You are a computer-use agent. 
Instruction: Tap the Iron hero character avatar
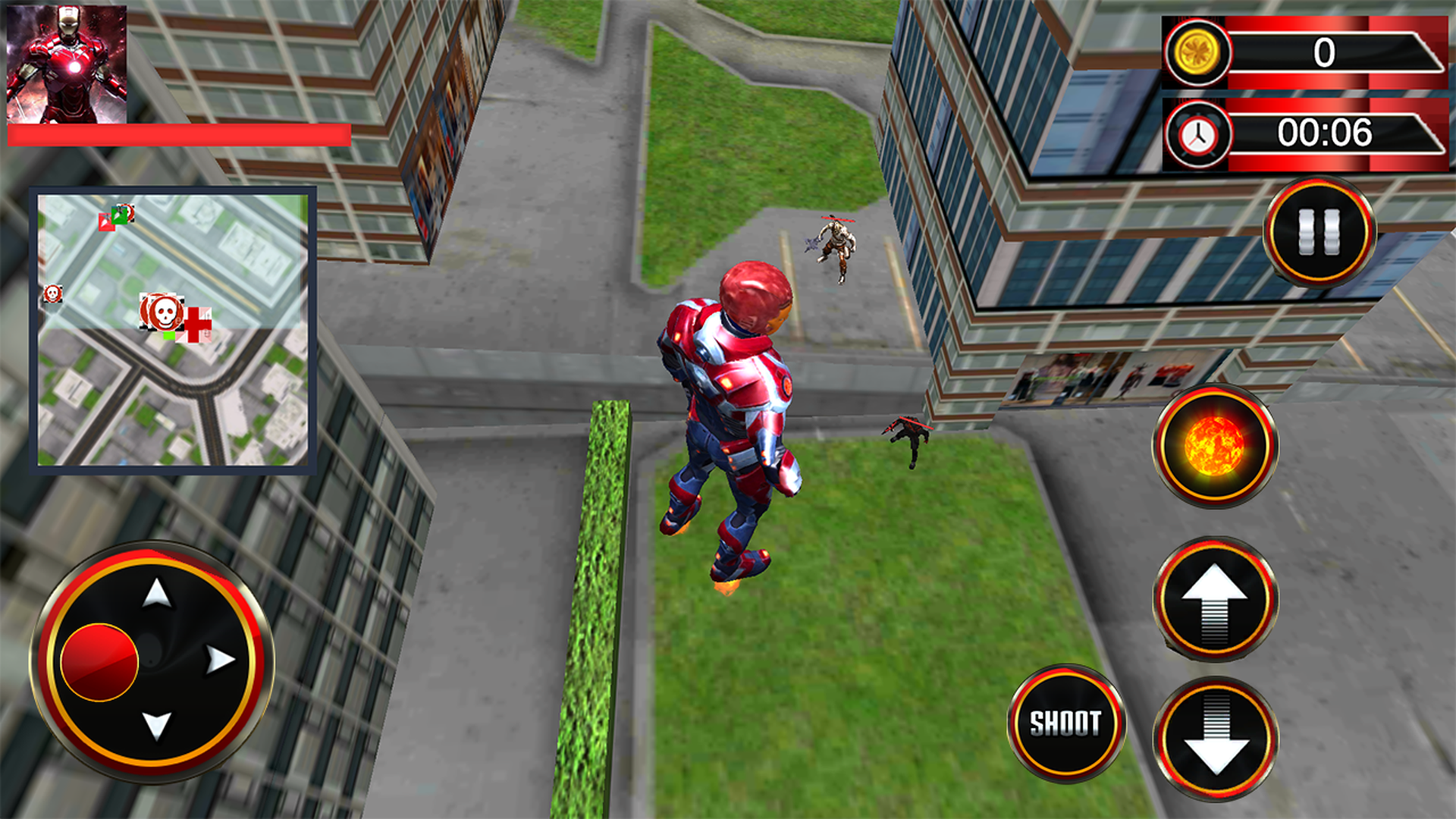pos(67,61)
